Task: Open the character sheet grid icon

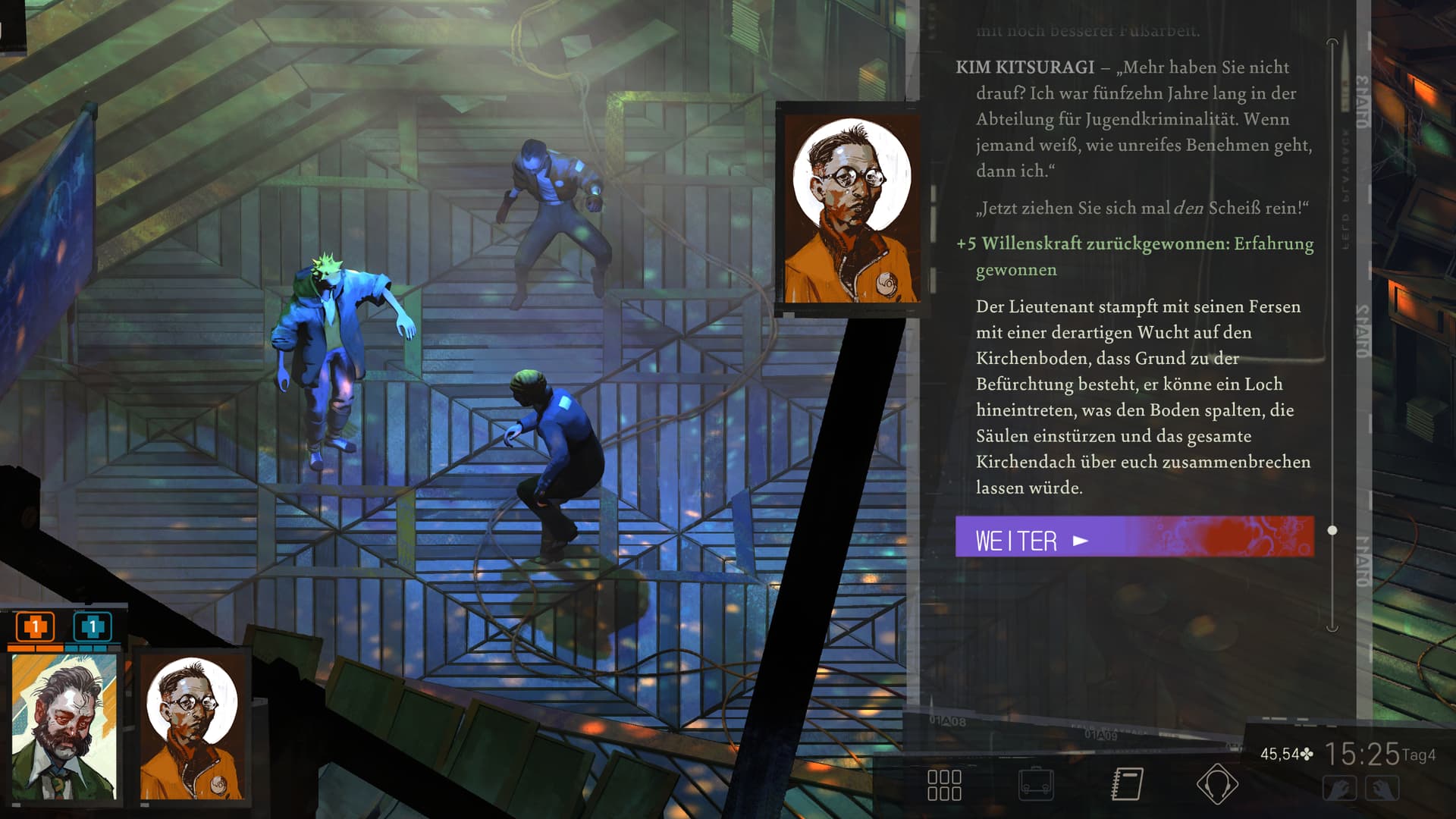Action: [944, 785]
